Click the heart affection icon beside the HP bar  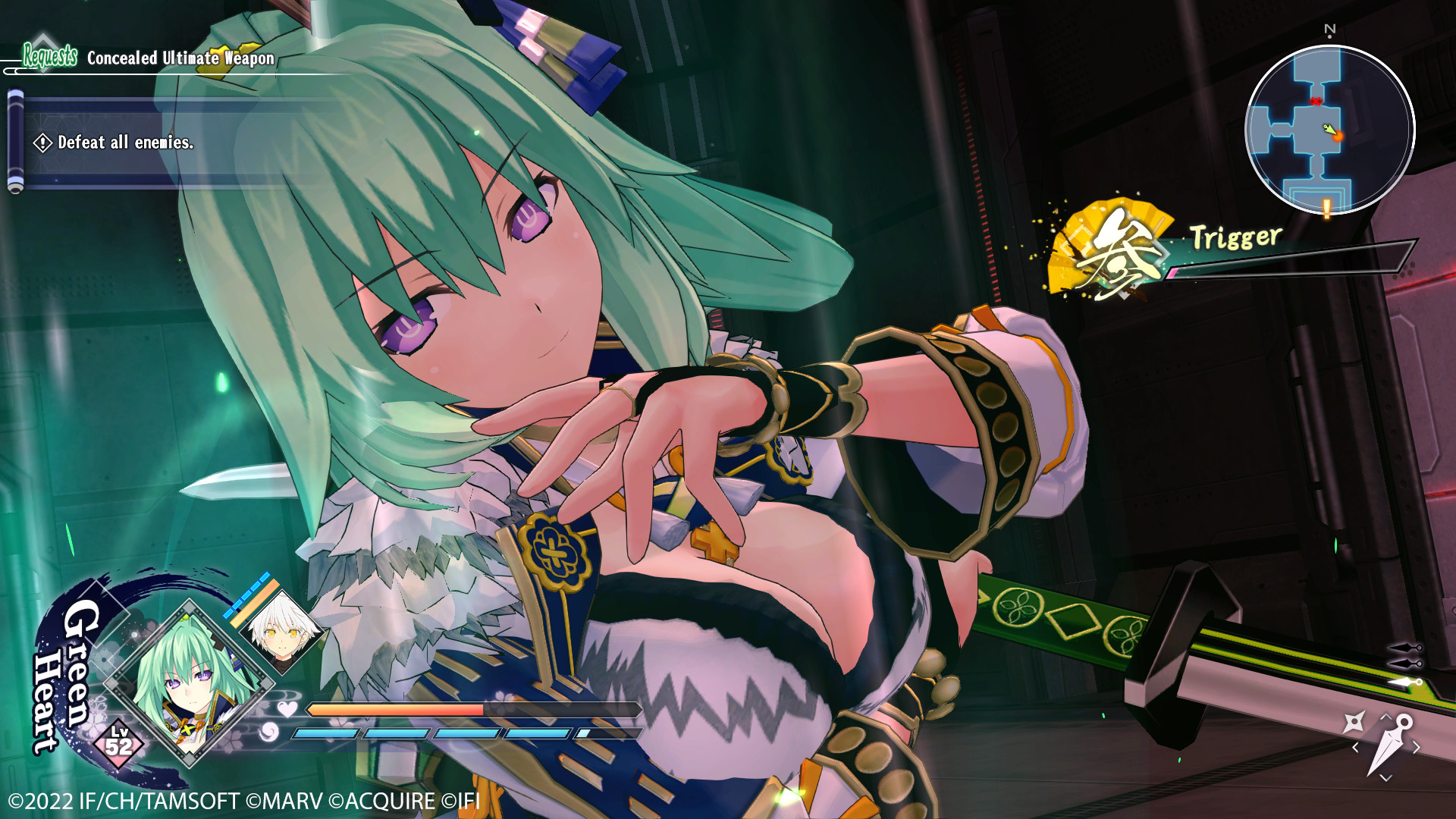click(287, 710)
